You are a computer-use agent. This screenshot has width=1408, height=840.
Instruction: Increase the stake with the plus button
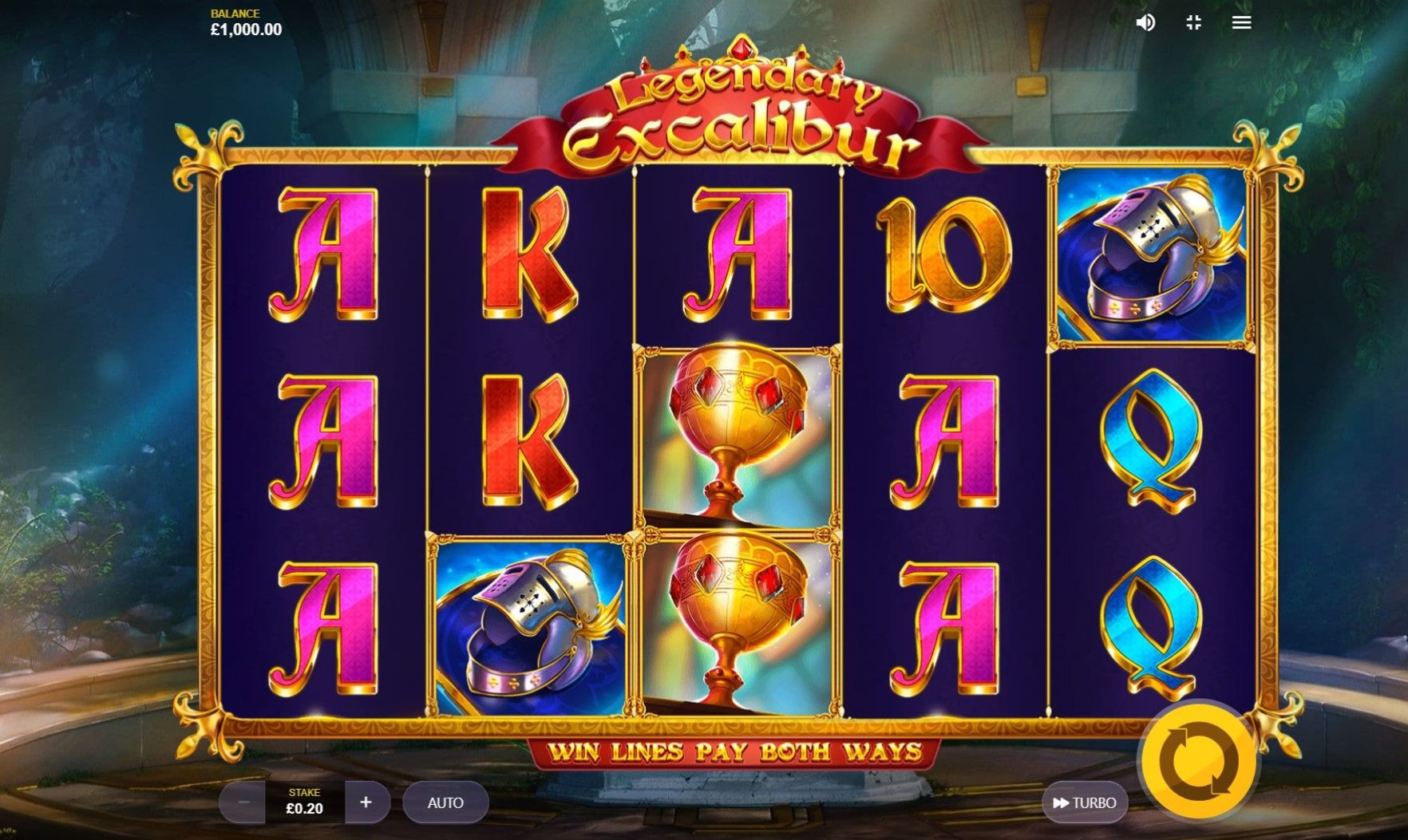tap(366, 803)
